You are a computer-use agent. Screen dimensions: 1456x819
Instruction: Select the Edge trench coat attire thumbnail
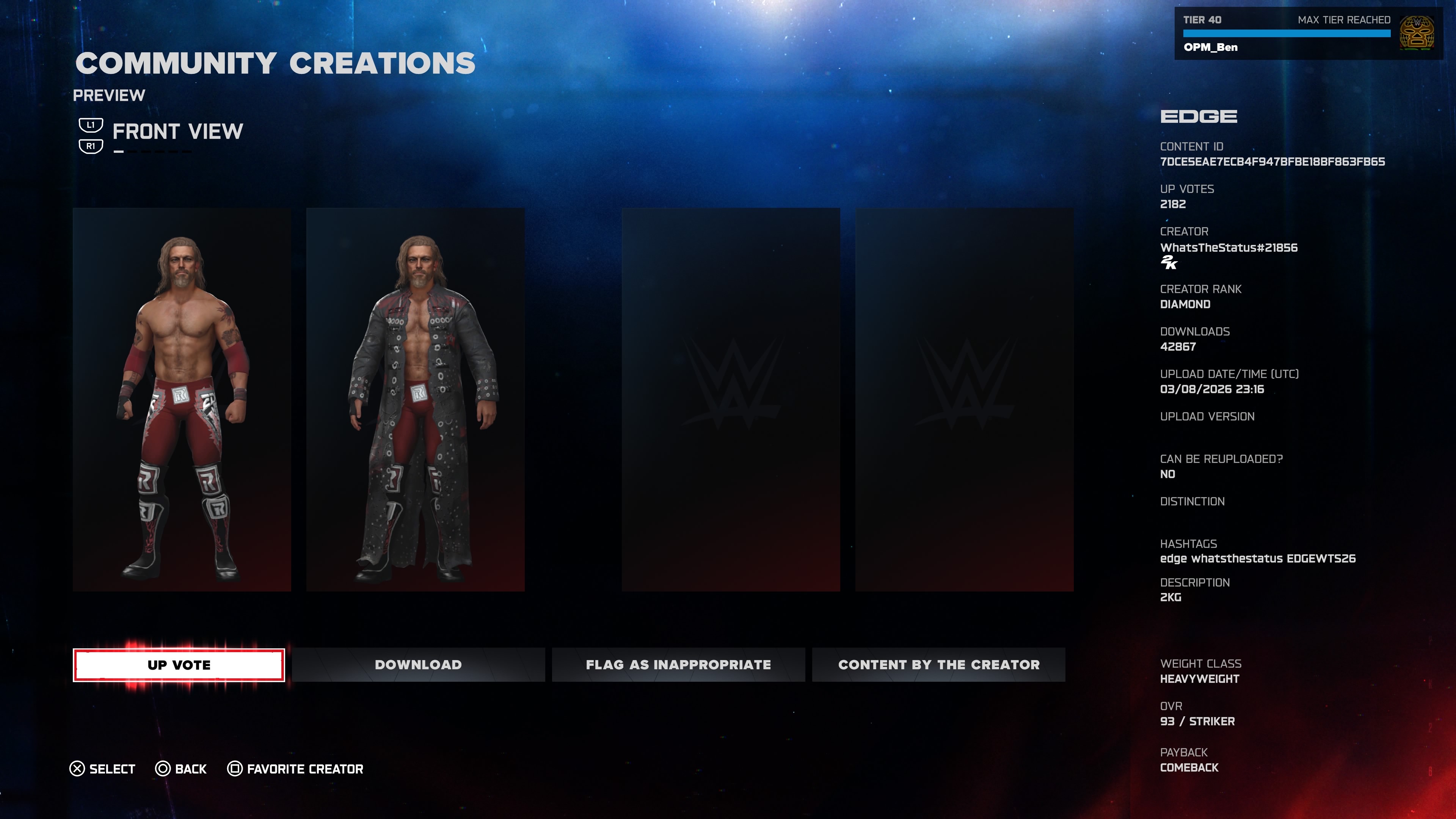pyautogui.click(x=416, y=399)
